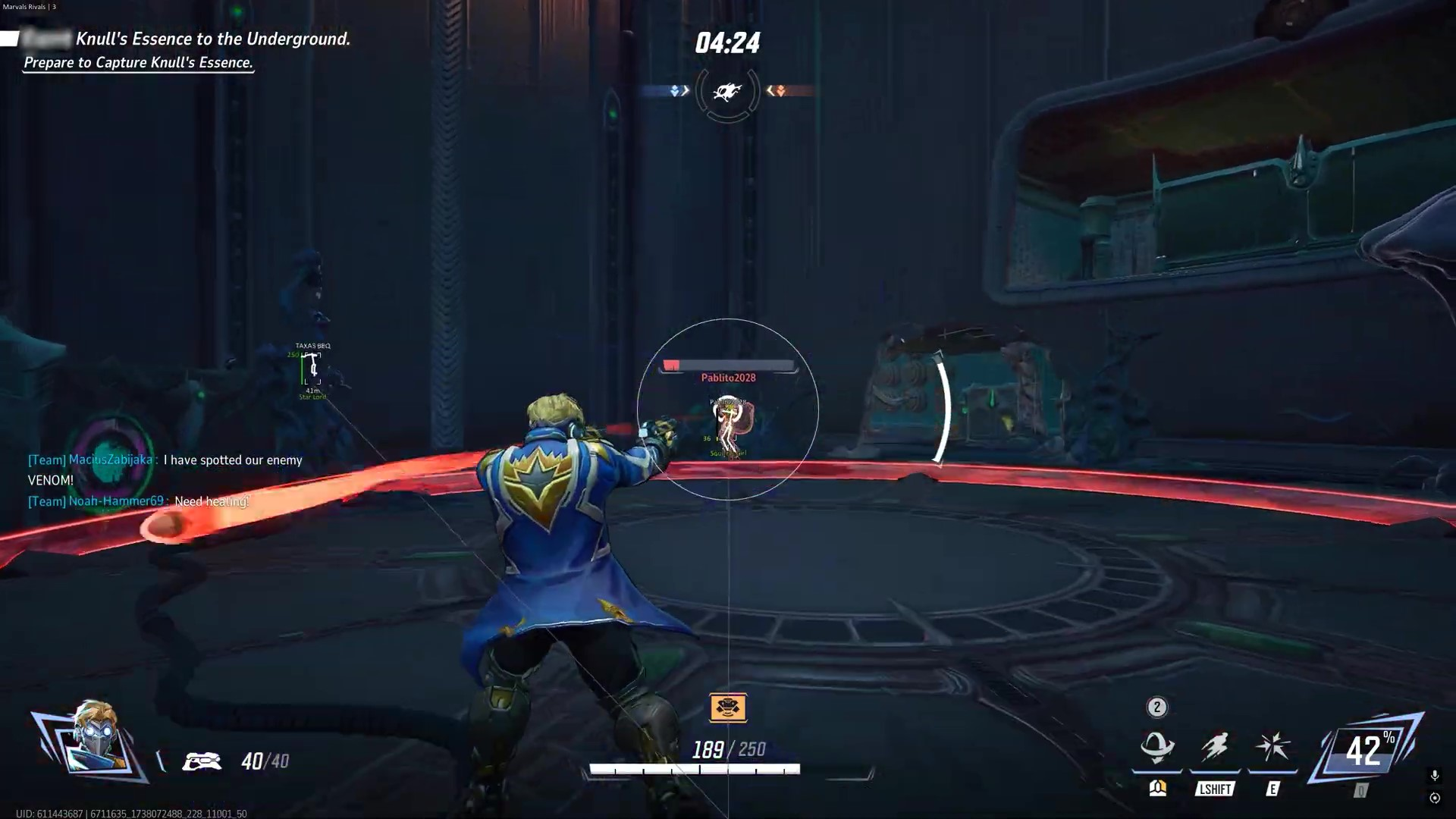Click Noah-Hammer69's 'Need healing!' chat line
This screenshot has width=1456, height=819.
(139, 501)
